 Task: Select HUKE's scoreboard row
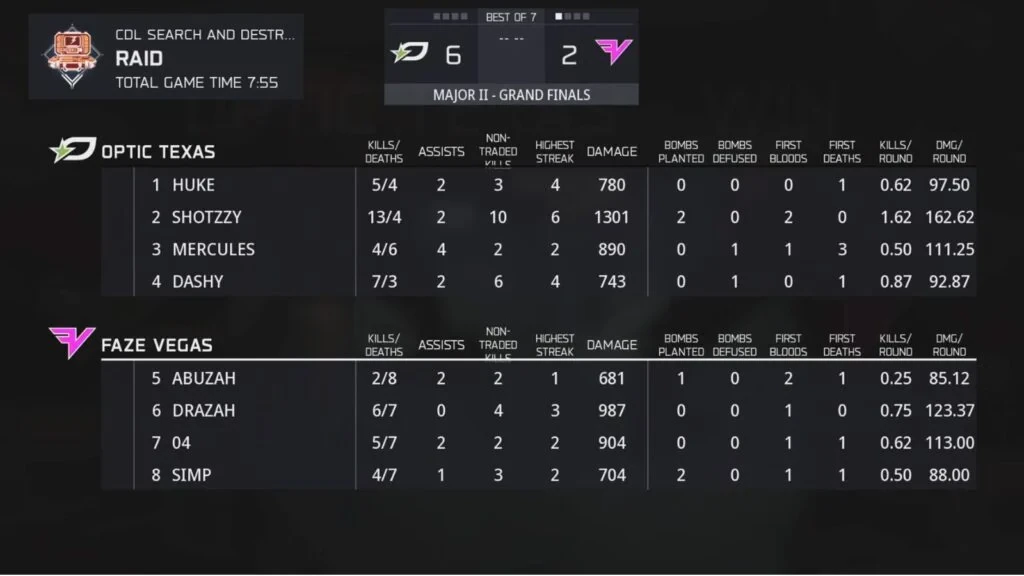pyautogui.click(x=193, y=185)
